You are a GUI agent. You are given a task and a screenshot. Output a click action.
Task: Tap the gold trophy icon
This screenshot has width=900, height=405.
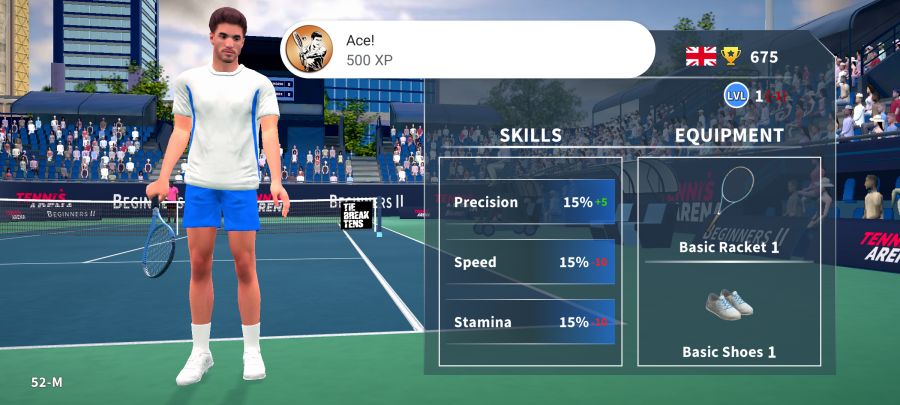tap(732, 56)
